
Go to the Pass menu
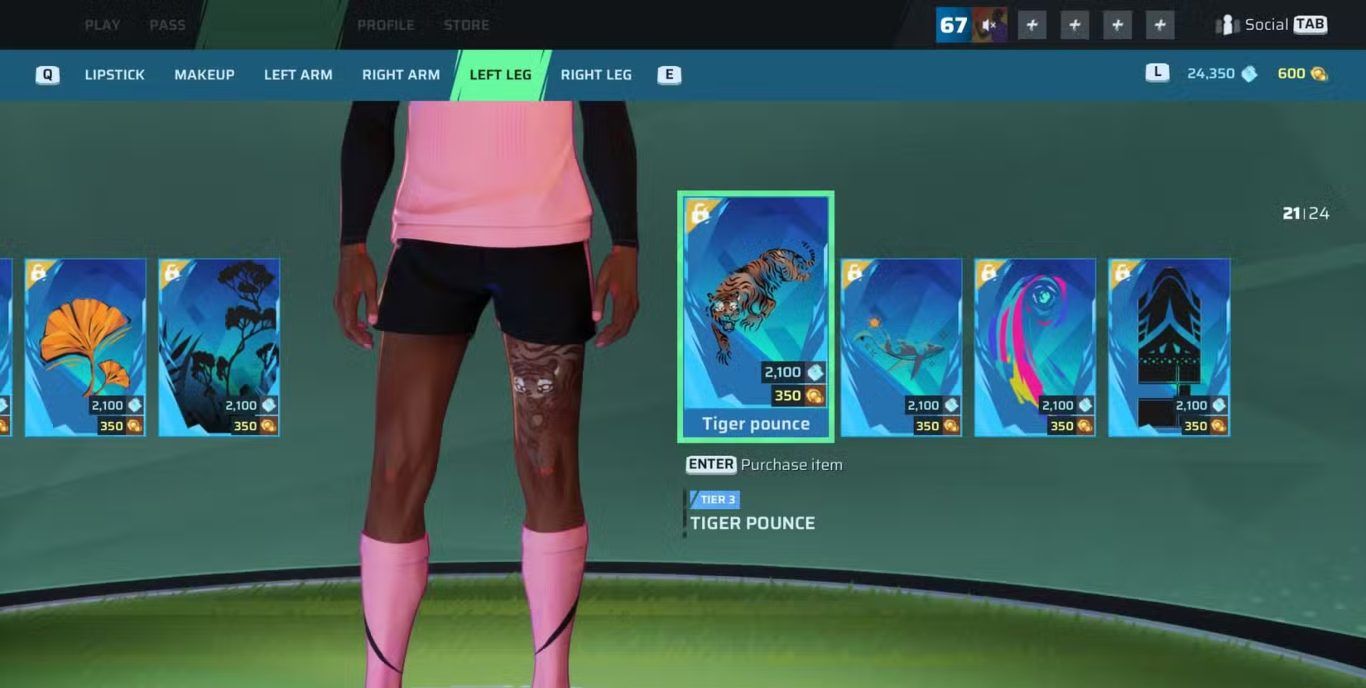pos(167,25)
